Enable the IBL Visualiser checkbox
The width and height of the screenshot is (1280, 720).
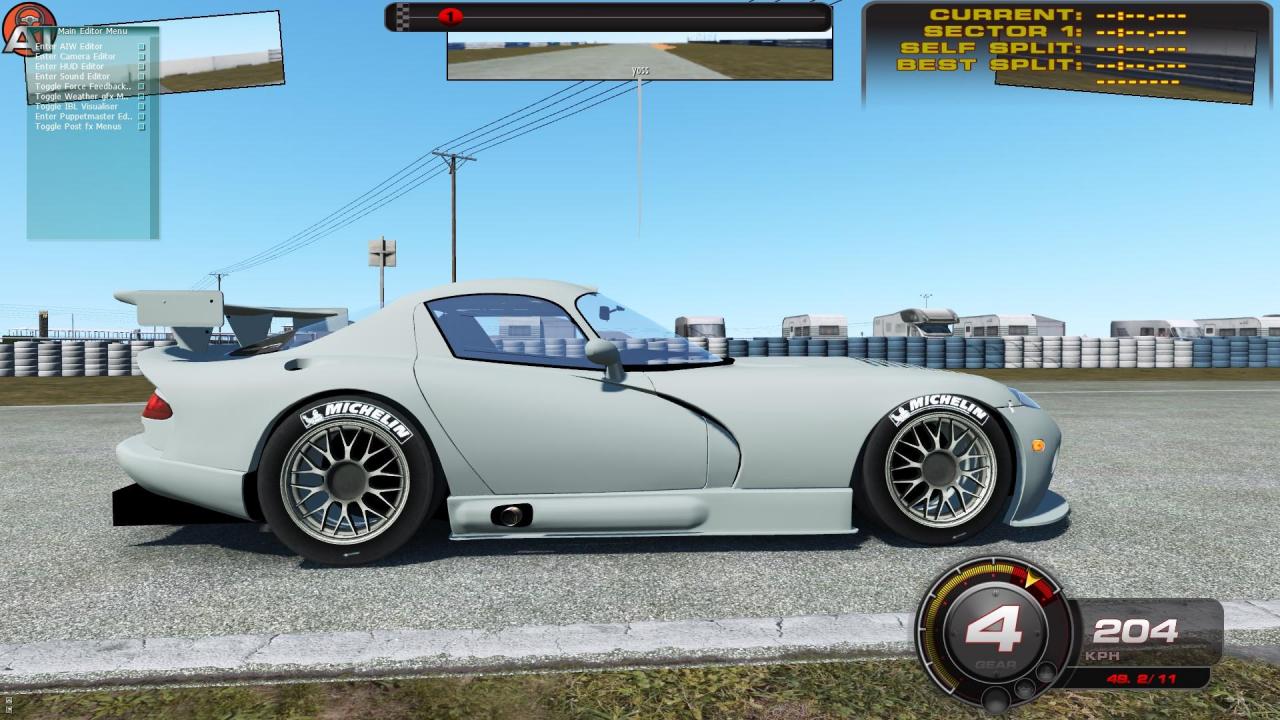point(141,105)
